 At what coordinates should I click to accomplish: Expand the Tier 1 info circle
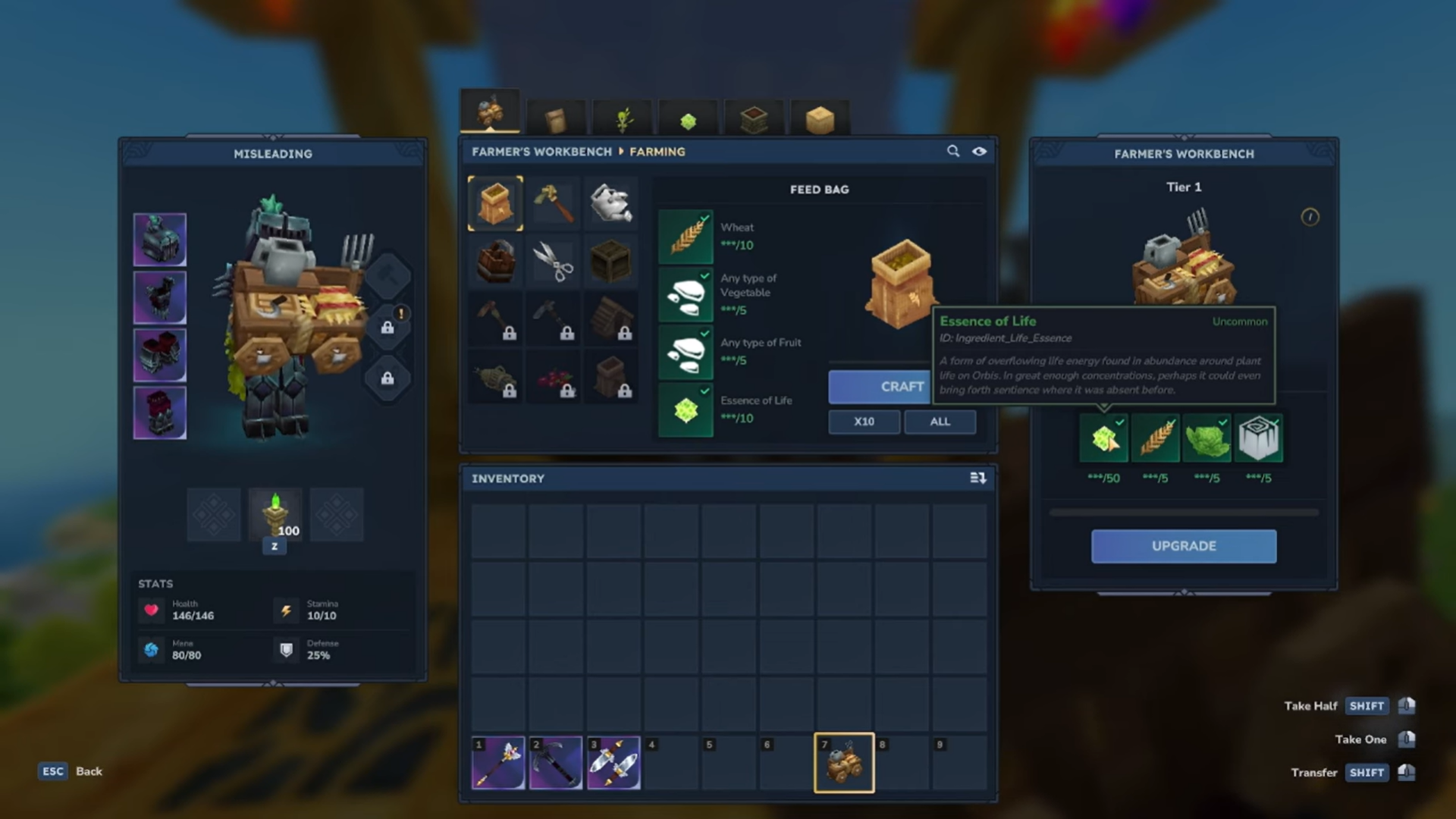(1310, 217)
